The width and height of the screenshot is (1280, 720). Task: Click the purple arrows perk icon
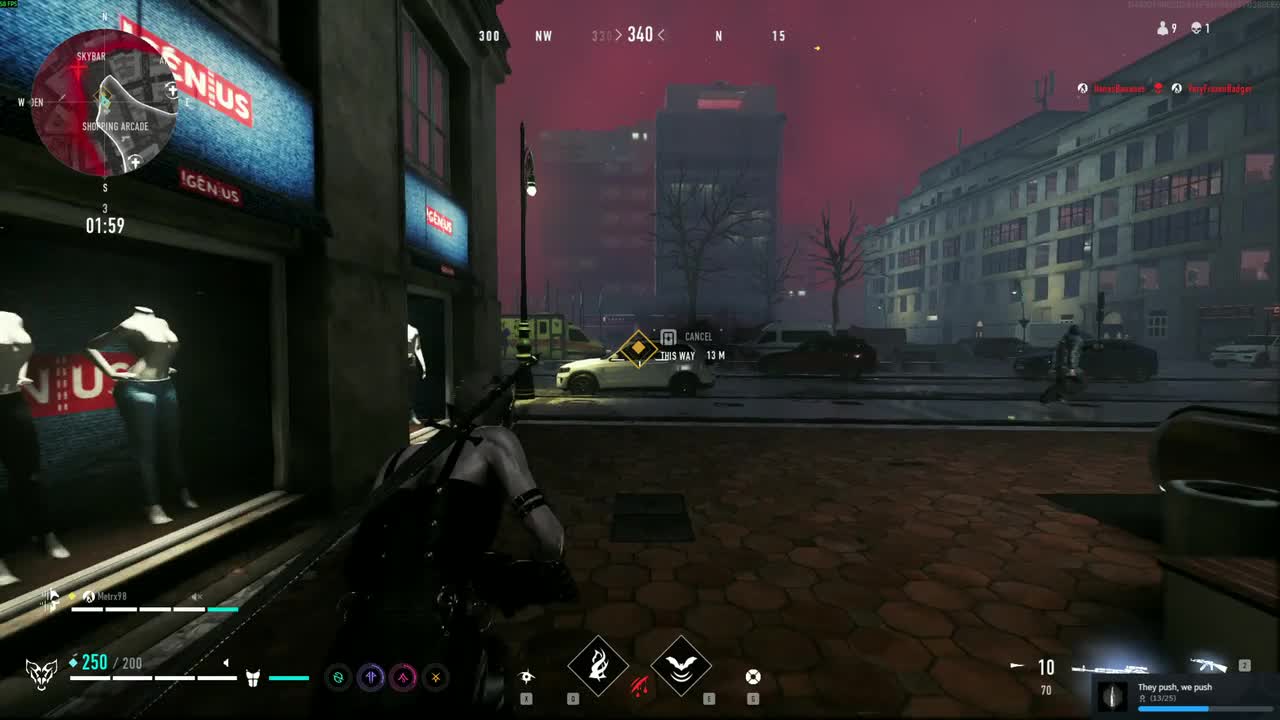(x=371, y=677)
